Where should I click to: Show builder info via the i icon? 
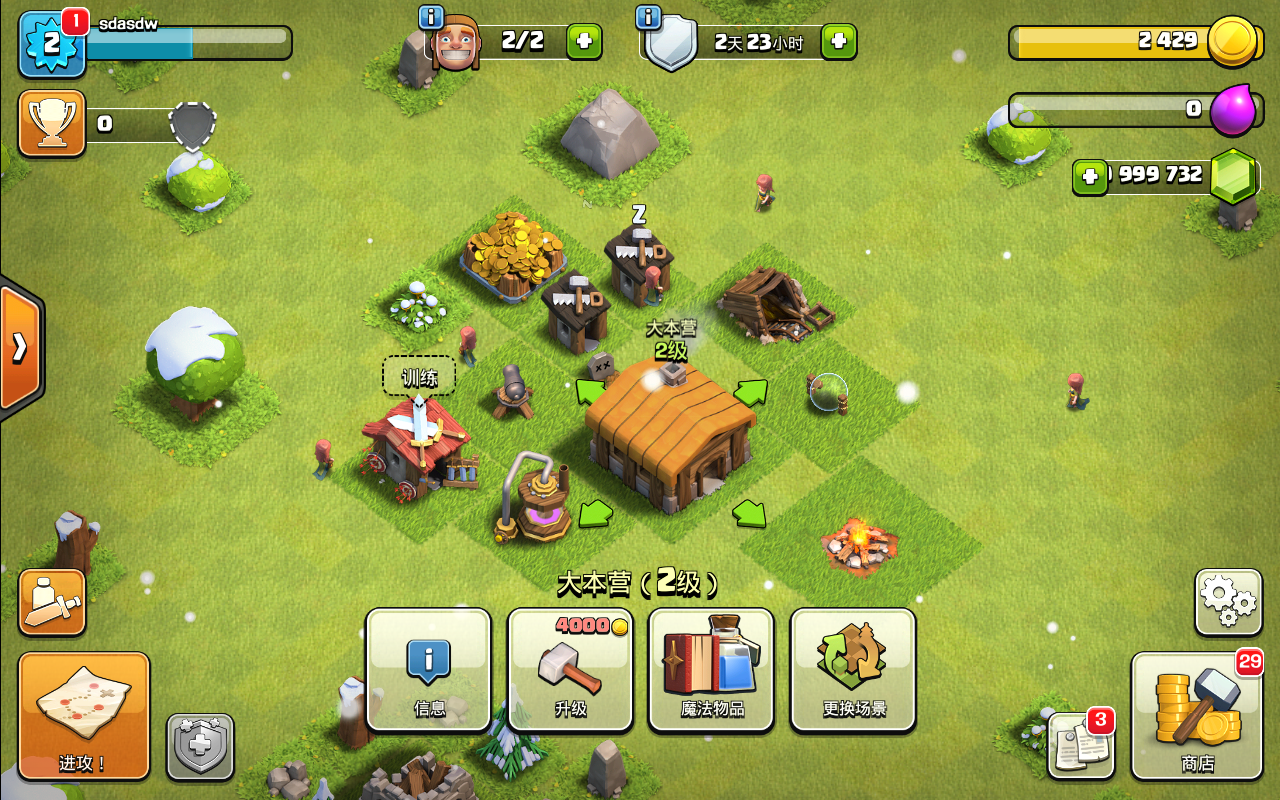(x=431, y=17)
